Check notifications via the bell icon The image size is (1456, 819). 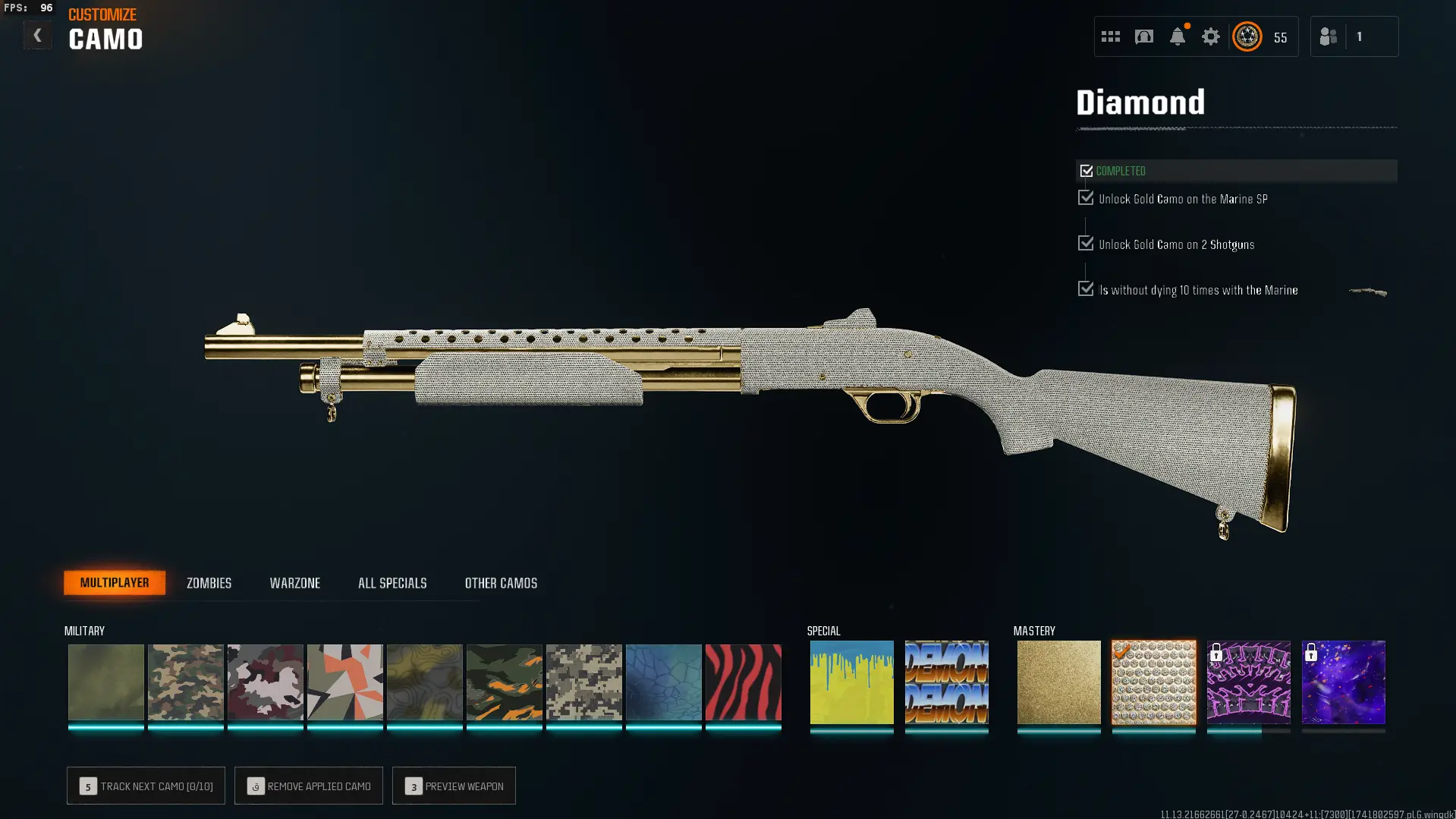1177,36
